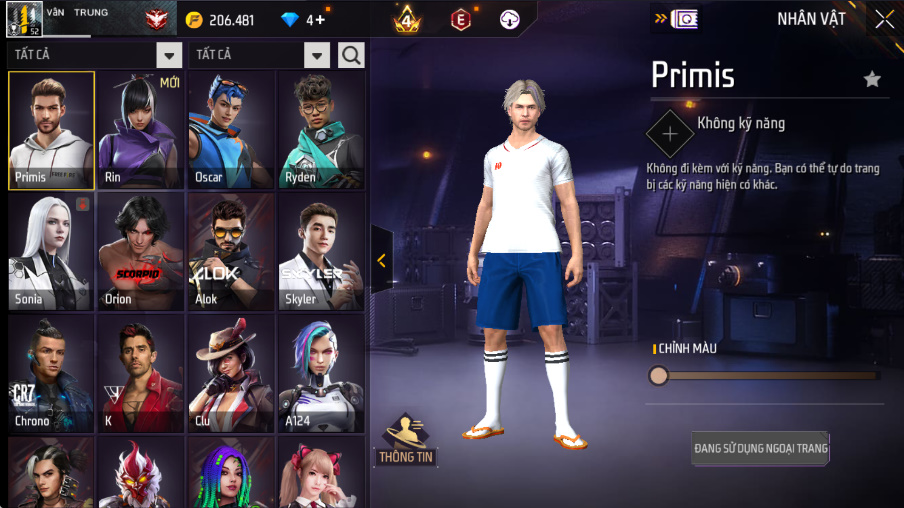Select the K character tile
Image resolution: width=904 pixels, height=508 pixels.
coord(141,374)
